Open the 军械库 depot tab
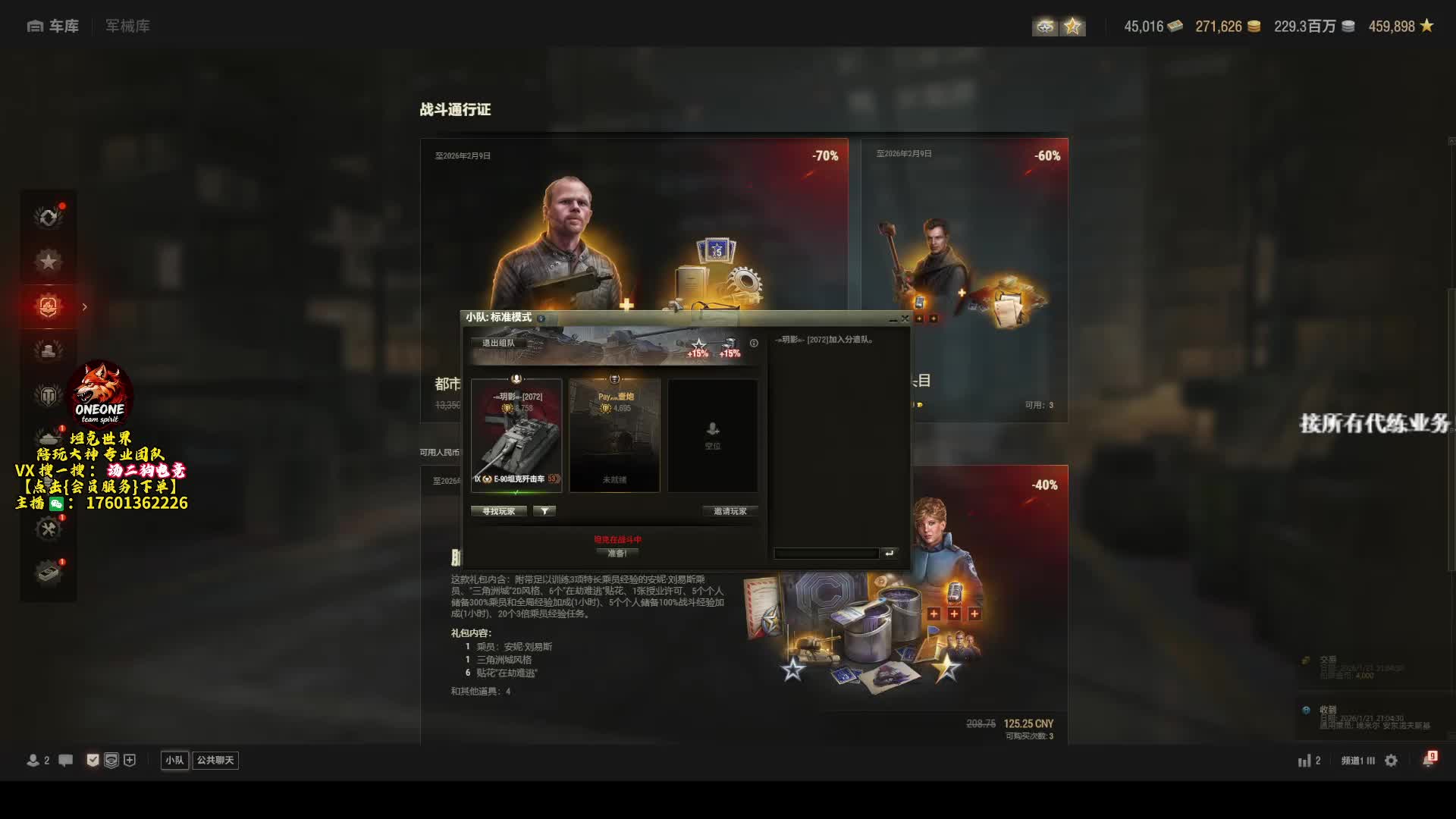 coord(127,27)
